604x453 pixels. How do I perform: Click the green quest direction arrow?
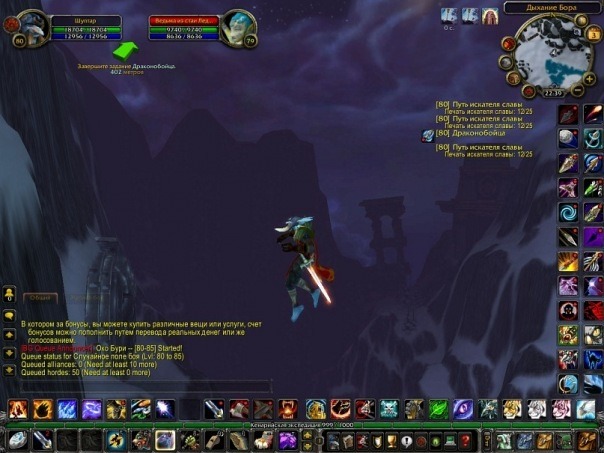tap(125, 49)
